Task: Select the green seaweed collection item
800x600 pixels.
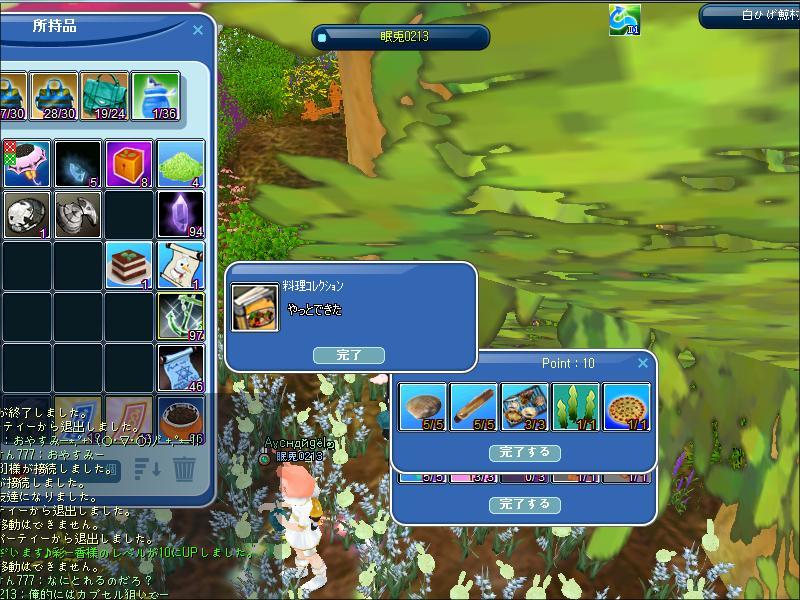Action: point(576,407)
